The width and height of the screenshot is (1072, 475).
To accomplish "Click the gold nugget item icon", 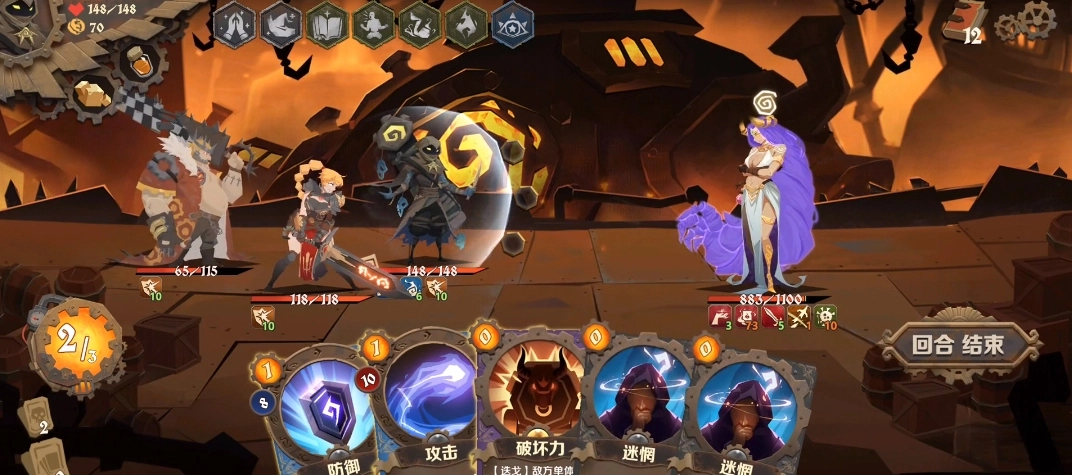I will [x=91, y=93].
